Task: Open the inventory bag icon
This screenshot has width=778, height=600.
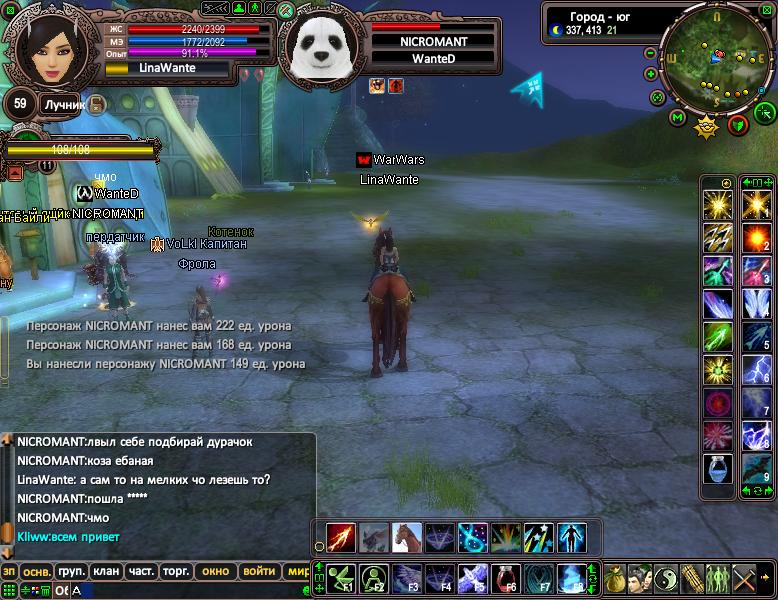Action: (x=613, y=578)
